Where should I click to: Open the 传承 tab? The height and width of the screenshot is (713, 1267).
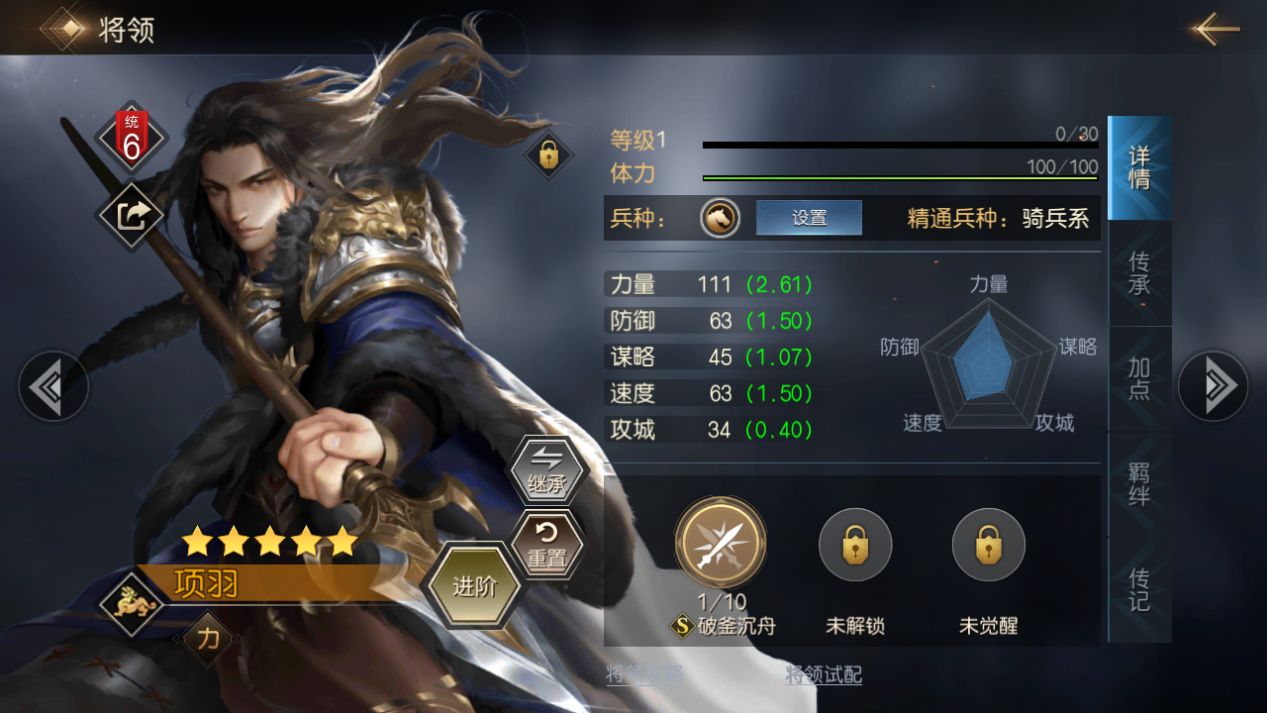pos(1139,274)
